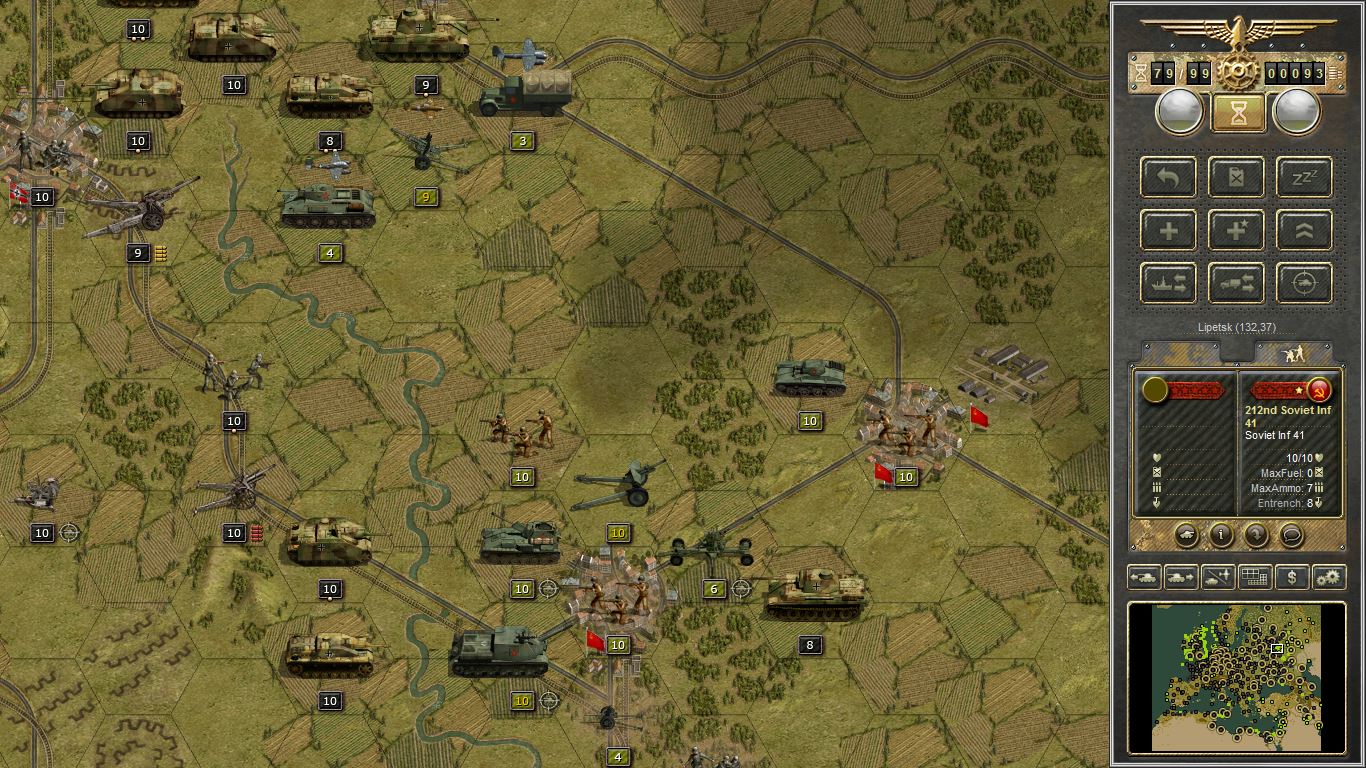Embark the unit onto sea transport
The height and width of the screenshot is (768, 1366).
(x=1168, y=283)
